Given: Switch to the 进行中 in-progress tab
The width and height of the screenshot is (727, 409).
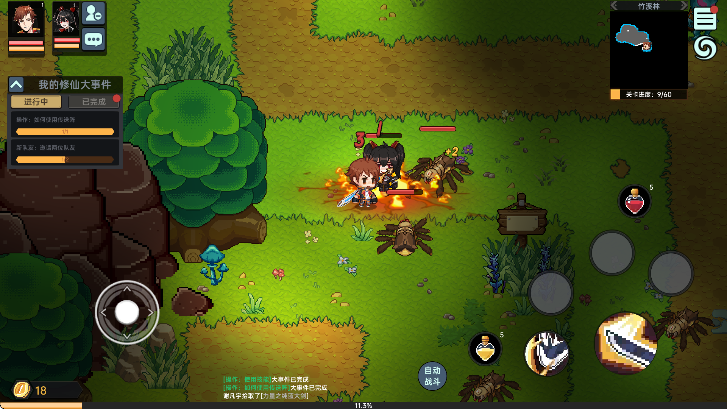Looking at the screenshot, I should [37, 102].
